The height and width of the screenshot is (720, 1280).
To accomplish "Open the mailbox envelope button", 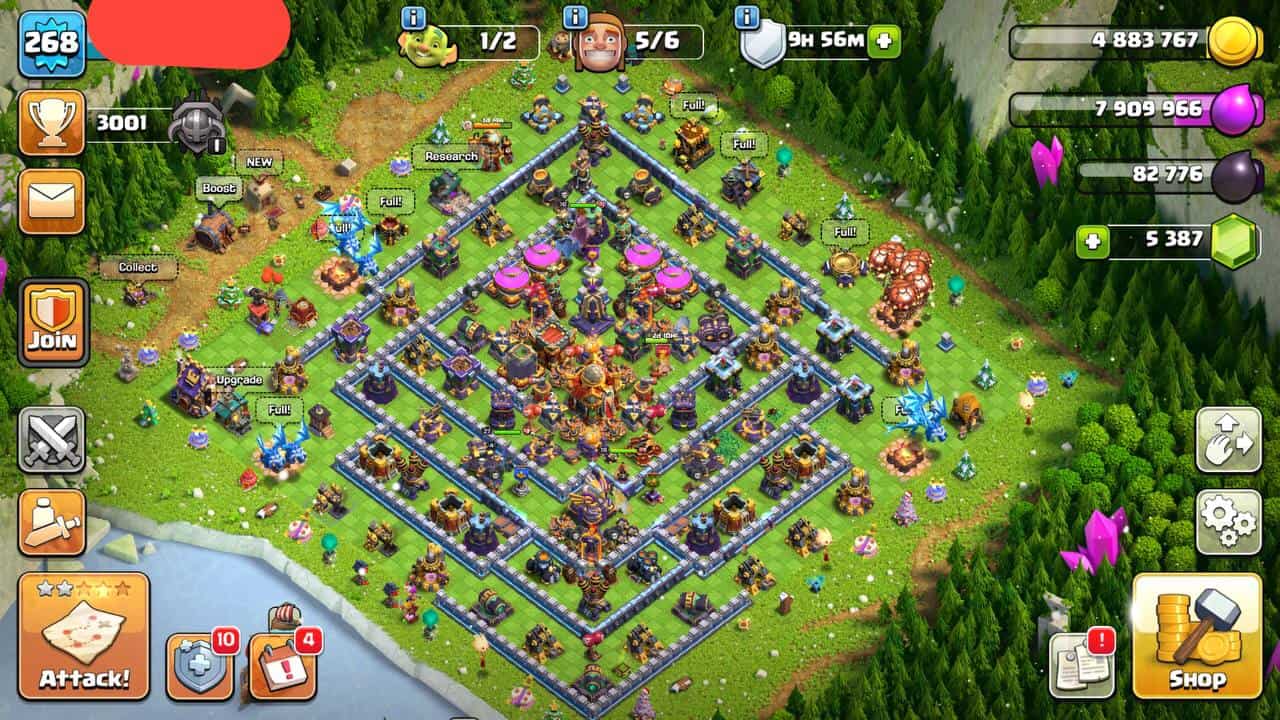I will pyautogui.click(x=51, y=201).
